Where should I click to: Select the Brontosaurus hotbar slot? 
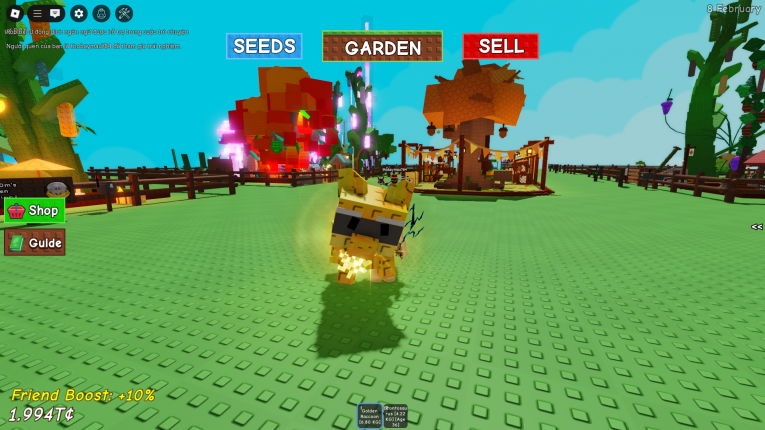point(395,416)
